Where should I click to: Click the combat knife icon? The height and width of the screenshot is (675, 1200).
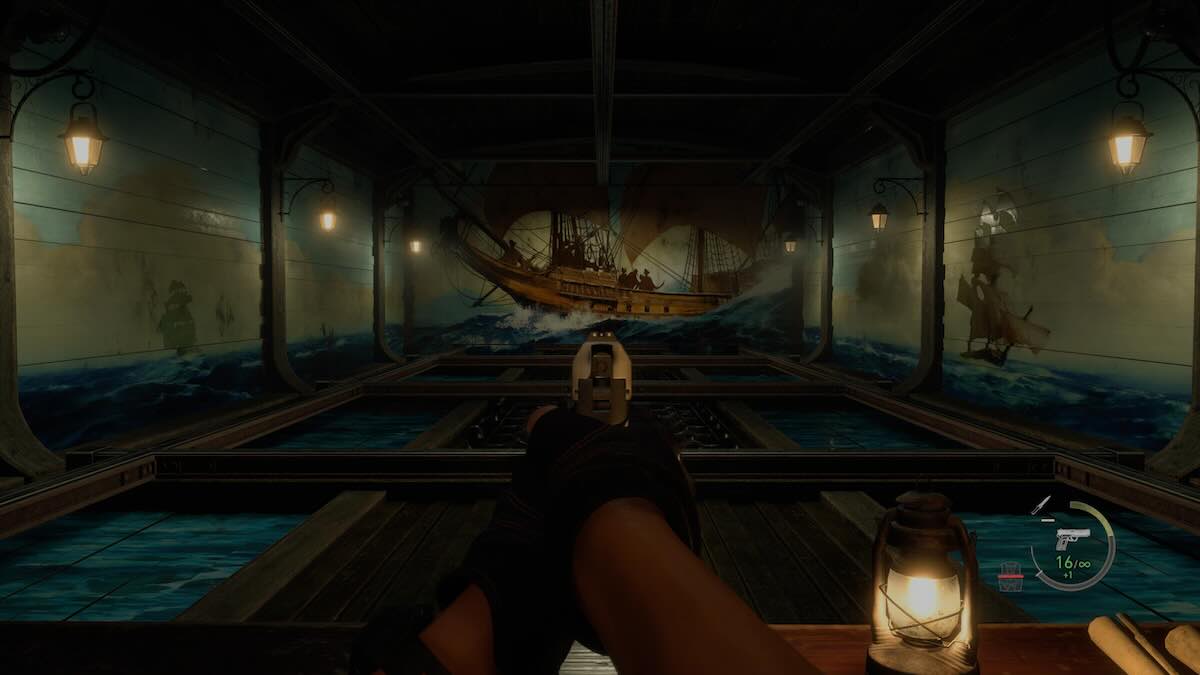pyautogui.click(x=1042, y=505)
